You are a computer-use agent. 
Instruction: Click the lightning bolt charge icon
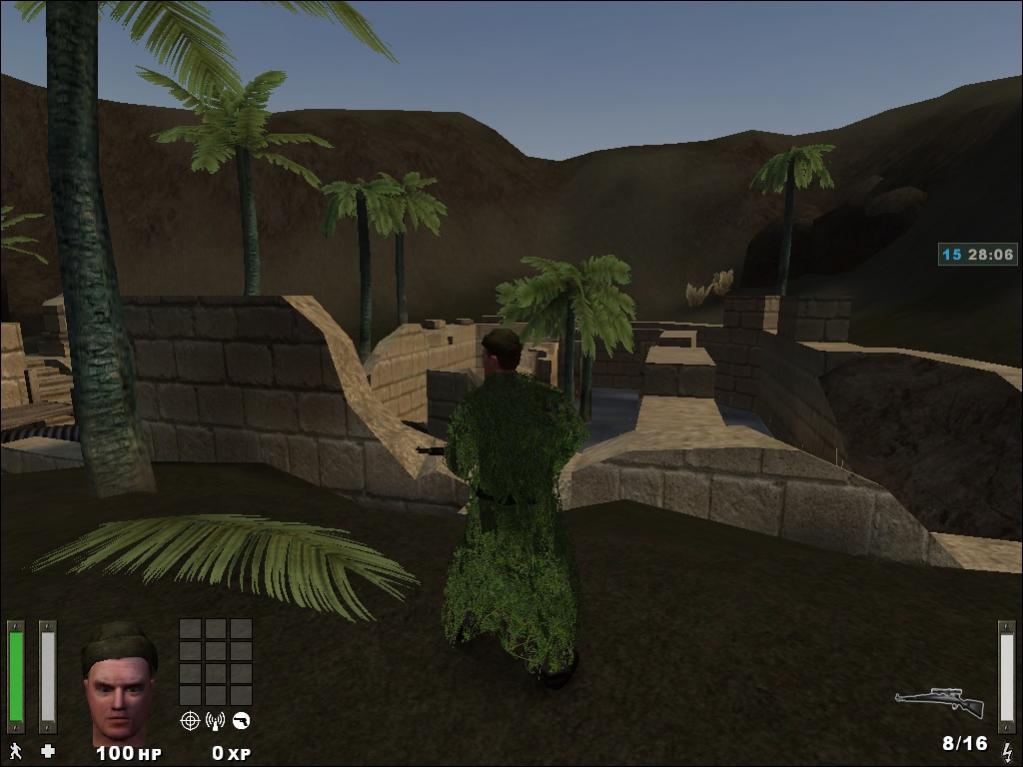[x=1006, y=749]
